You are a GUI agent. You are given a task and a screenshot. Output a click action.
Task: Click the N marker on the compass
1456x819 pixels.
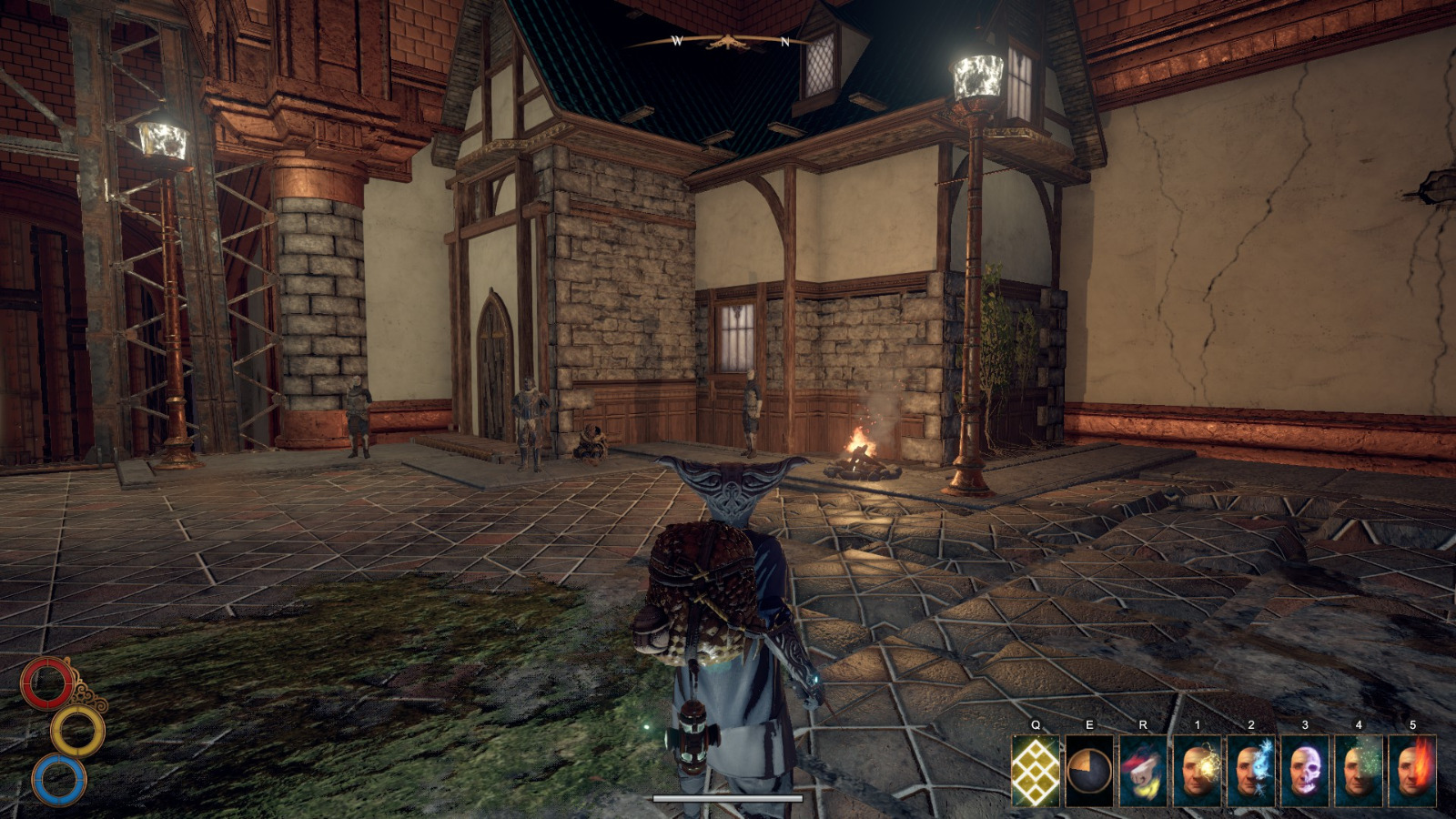point(786,40)
